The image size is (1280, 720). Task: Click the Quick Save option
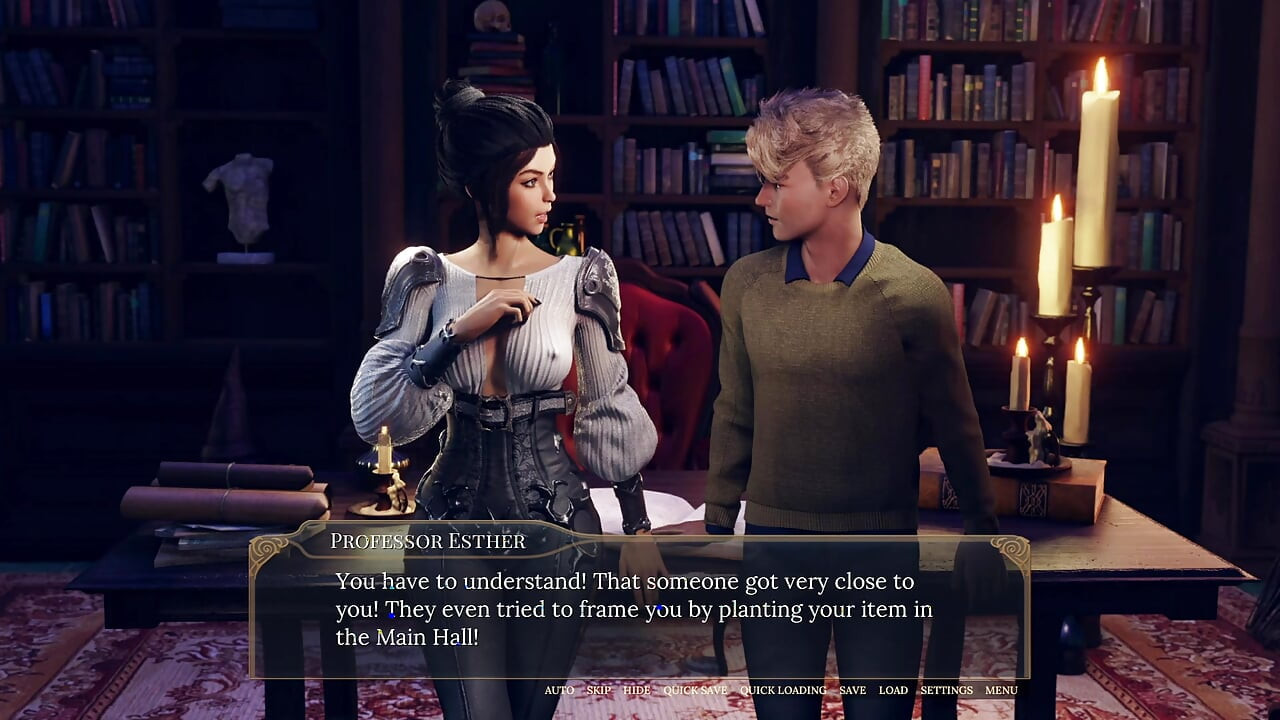695,690
